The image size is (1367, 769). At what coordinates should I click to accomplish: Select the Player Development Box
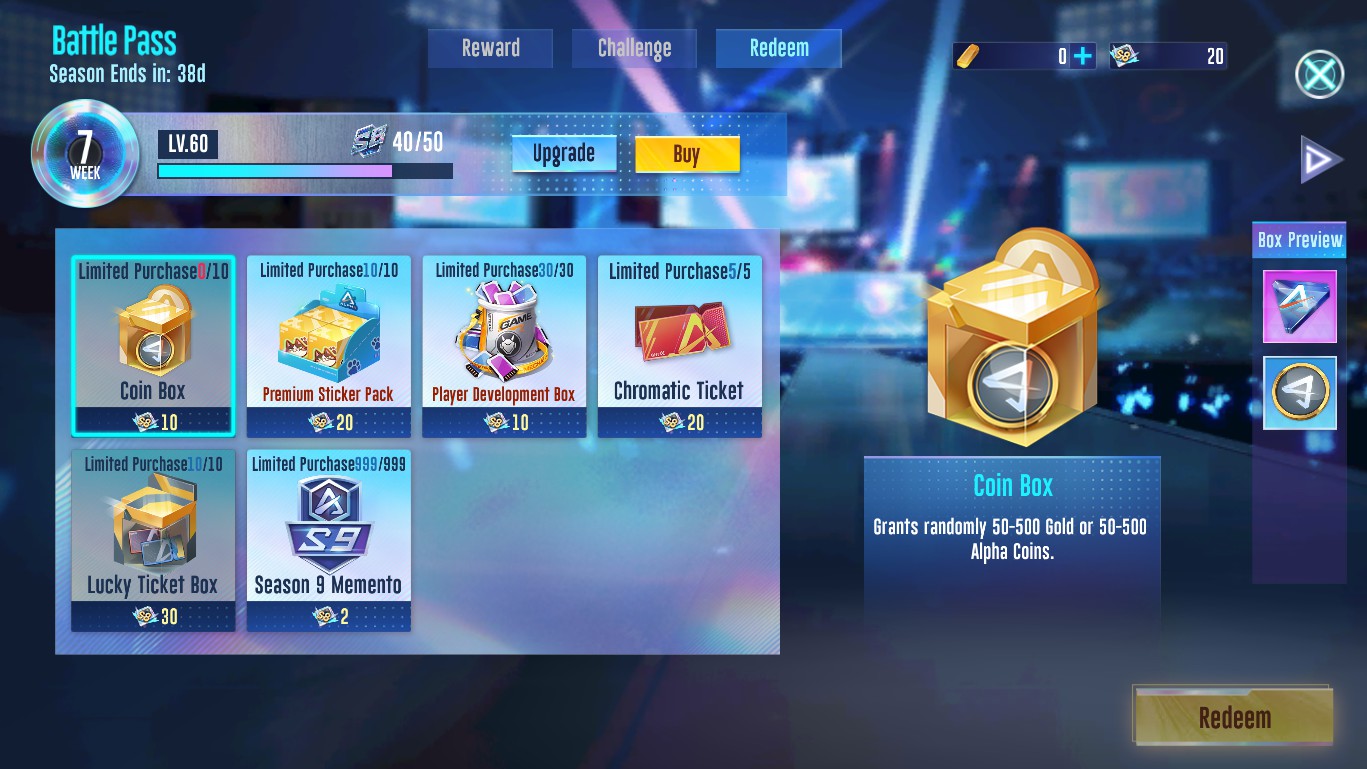[504, 346]
